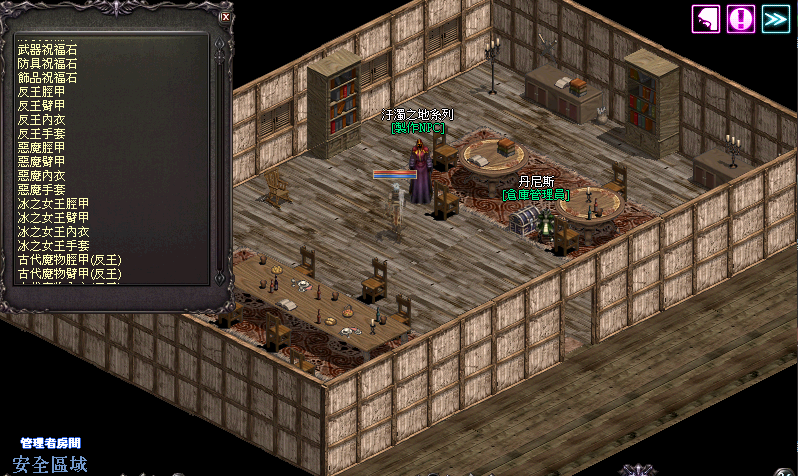Select 反王內衣 in the list

click(41, 119)
